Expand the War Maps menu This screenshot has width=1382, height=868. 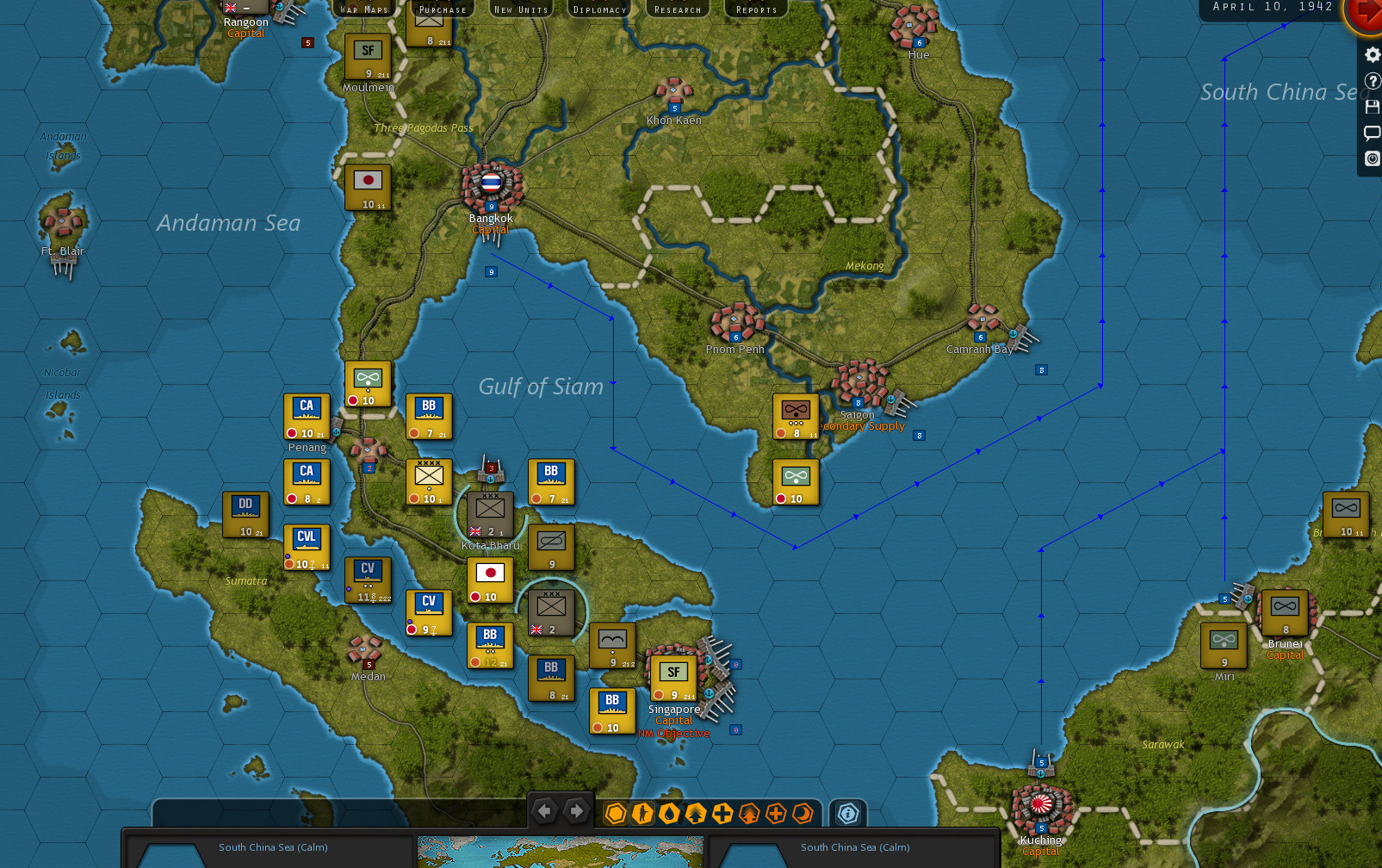[365, 9]
